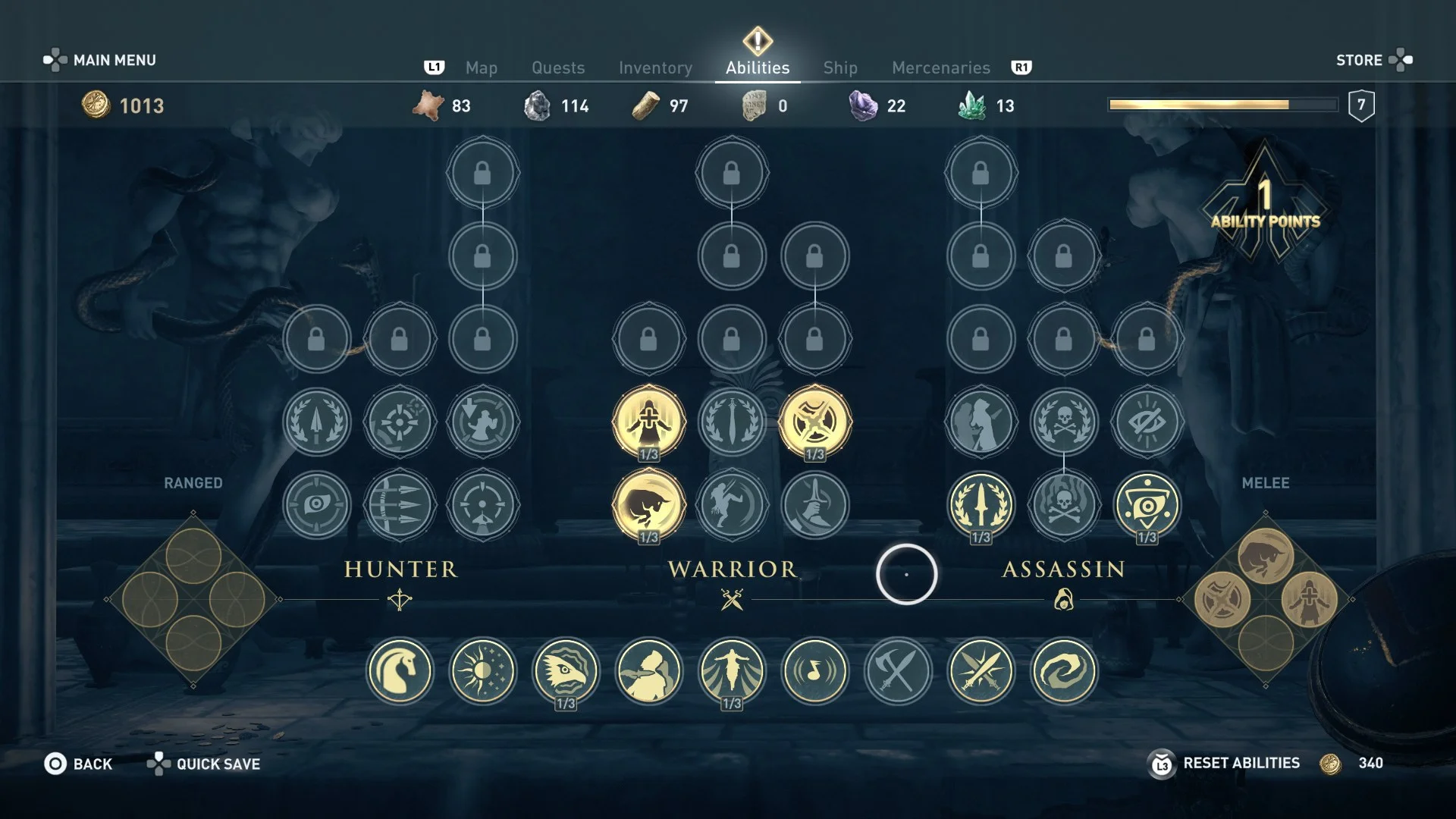Viewport: 1456px width, 819px height.
Task: Choose the swirl ability icon
Action: 1064,671
